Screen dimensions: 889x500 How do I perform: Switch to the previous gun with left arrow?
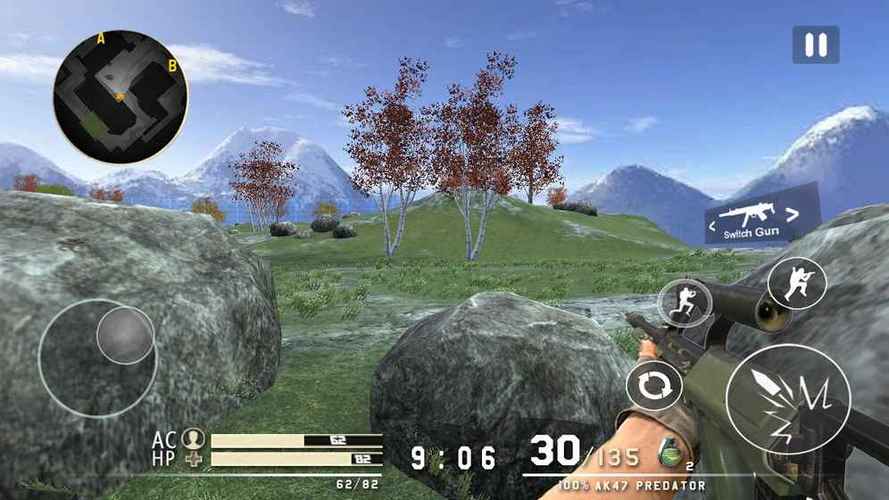713,226
